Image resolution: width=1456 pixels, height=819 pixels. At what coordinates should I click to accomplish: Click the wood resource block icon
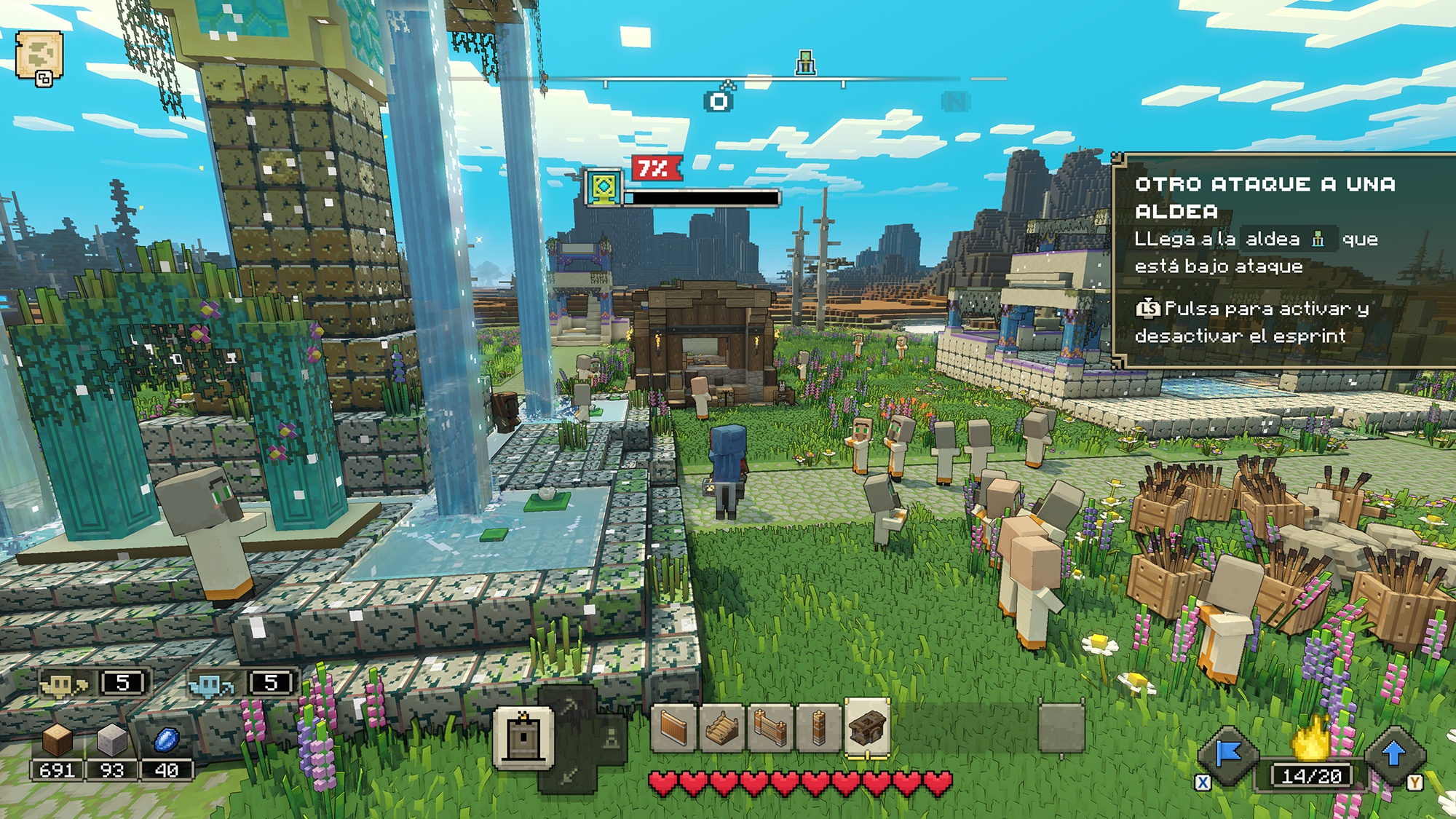57,742
